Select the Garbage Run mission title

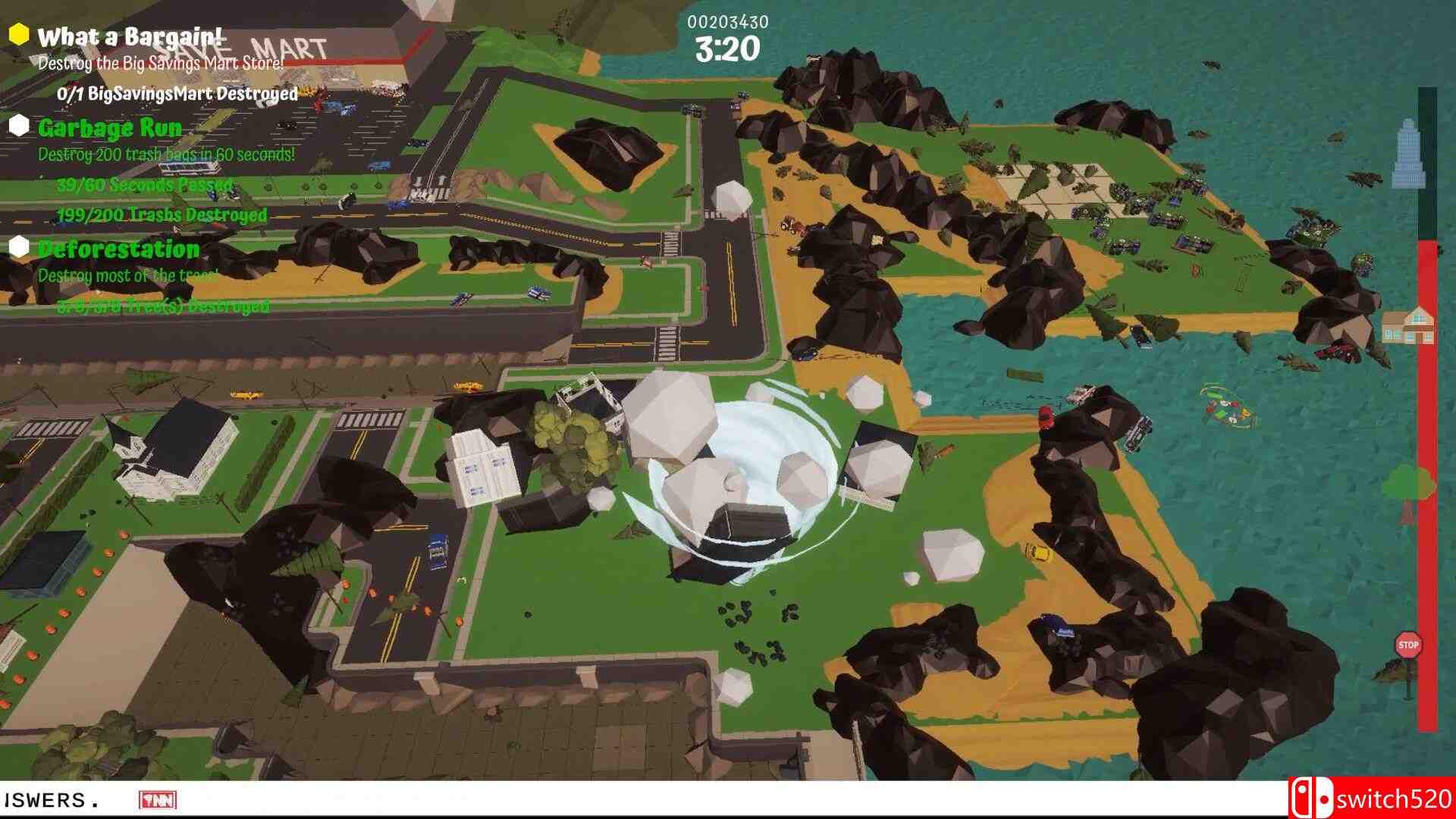tap(110, 127)
